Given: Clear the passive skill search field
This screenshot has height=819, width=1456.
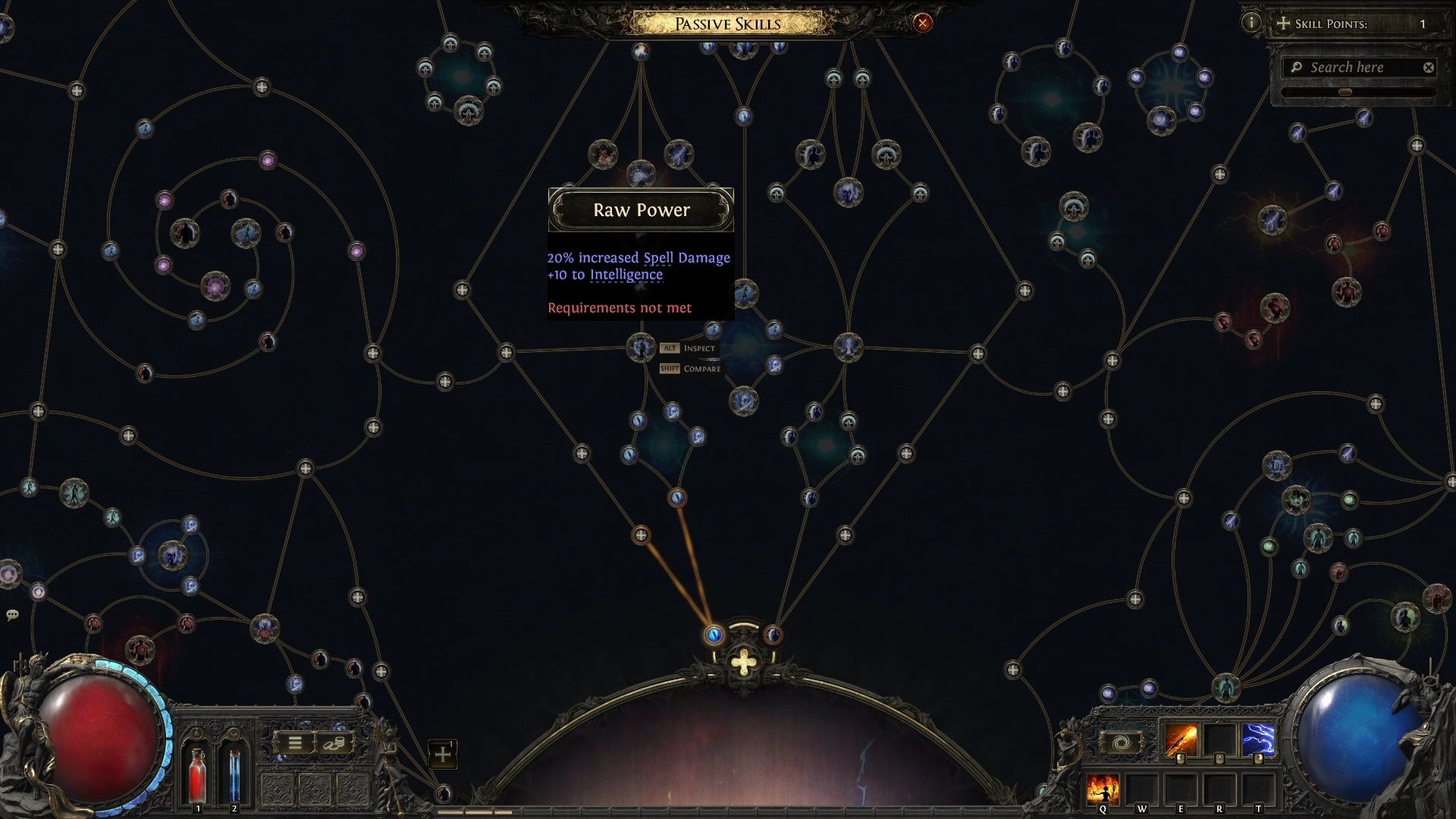Looking at the screenshot, I should 1429,67.
